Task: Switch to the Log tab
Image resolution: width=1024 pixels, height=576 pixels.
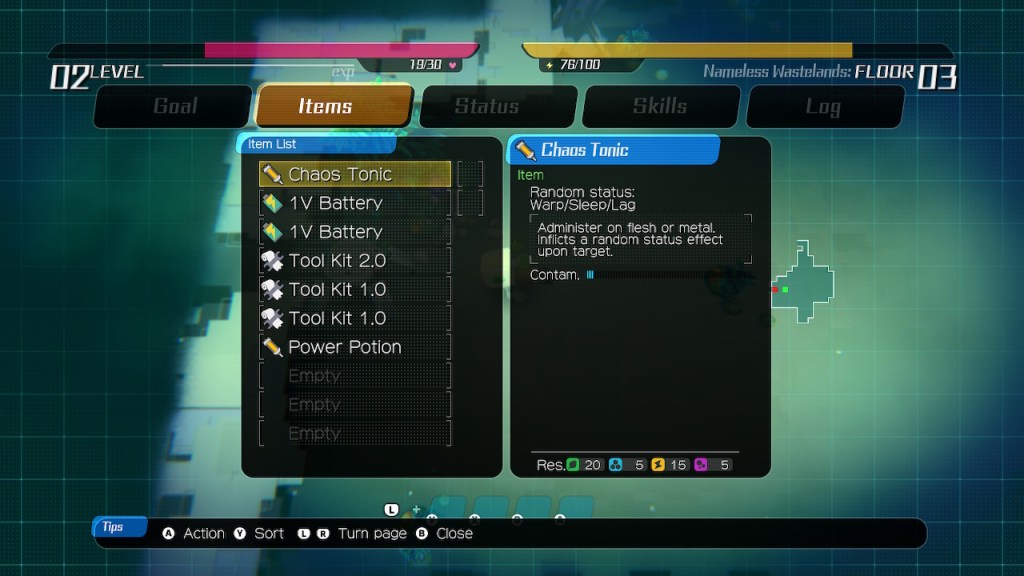Action: [x=823, y=106]
